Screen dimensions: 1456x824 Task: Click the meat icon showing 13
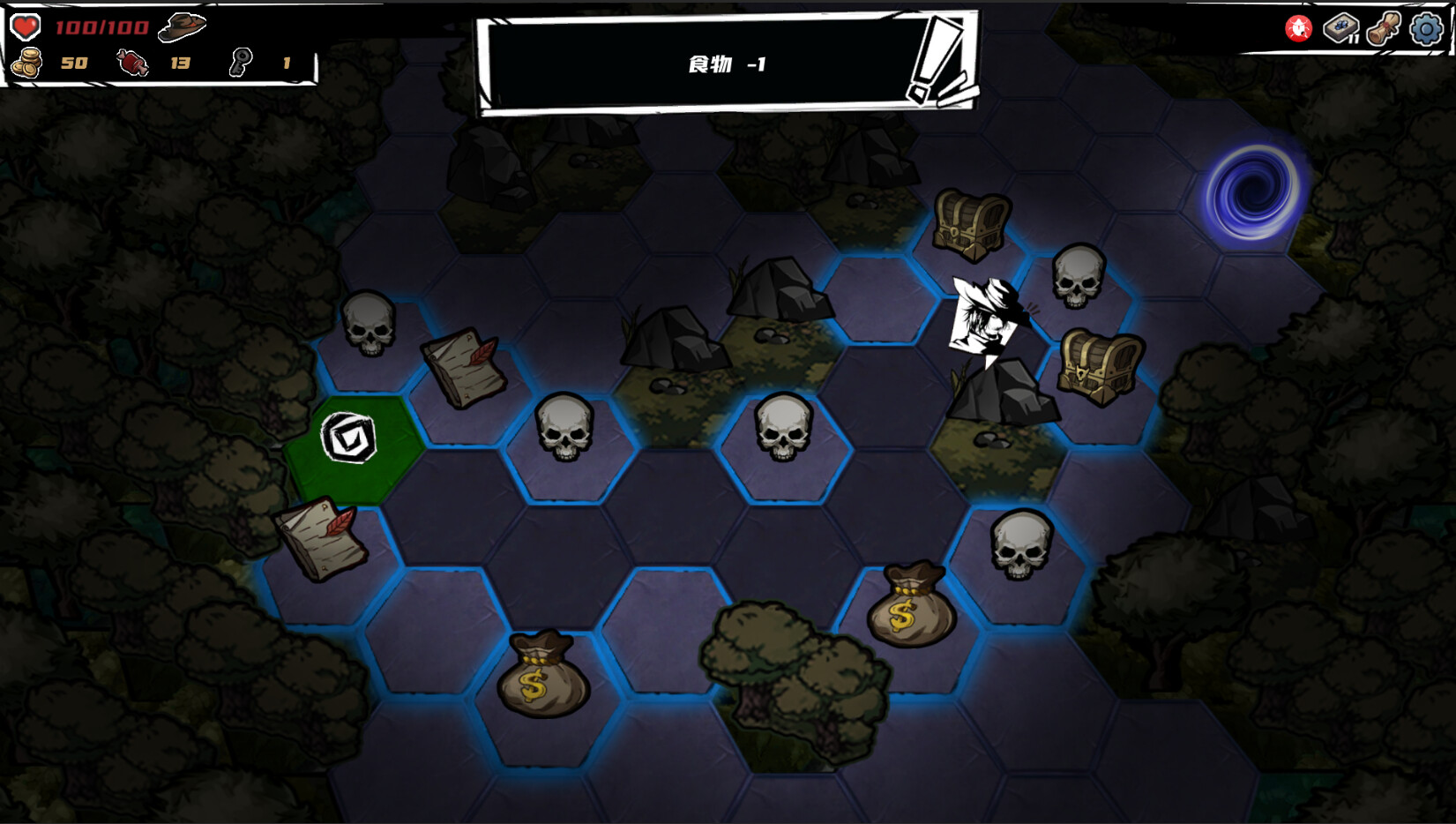[131, 64]
